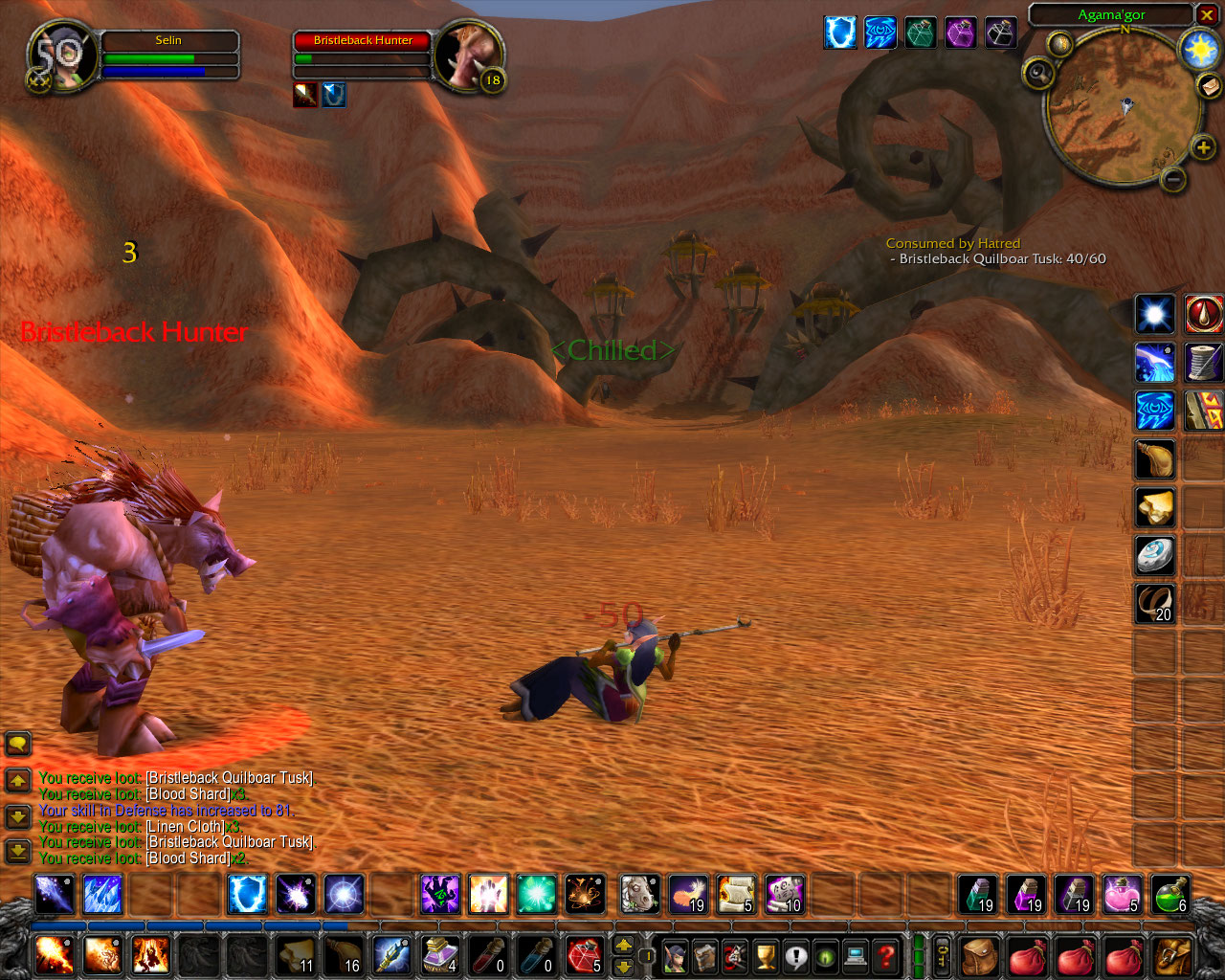Cast the Fireball spell
Image resolution: width=1225 pixels, height=980 pixels.
pos(55,954)
